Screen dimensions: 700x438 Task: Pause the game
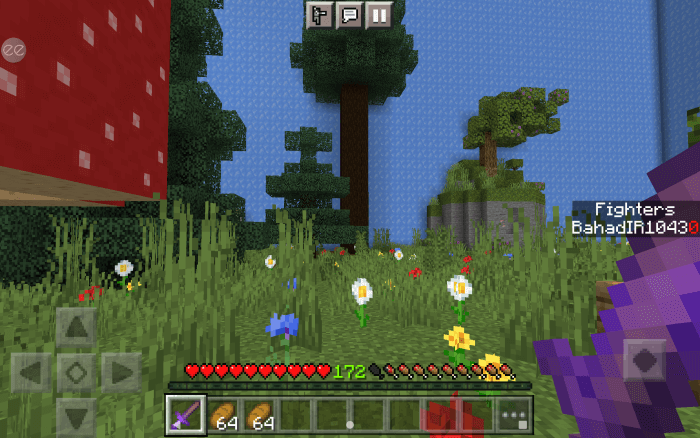pyautogui.click(x=378, y=15)
